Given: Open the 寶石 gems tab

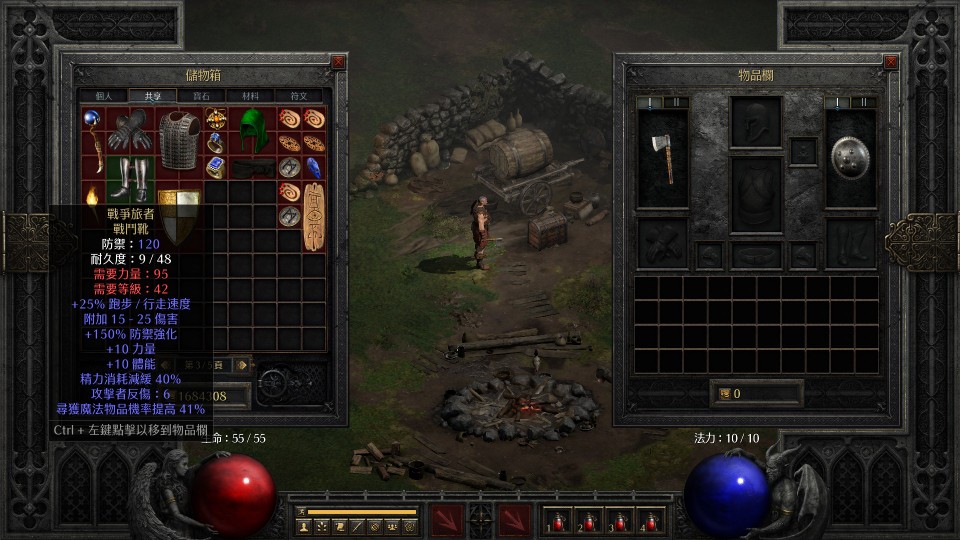Looking at the screenshot, I should [201, 96].
